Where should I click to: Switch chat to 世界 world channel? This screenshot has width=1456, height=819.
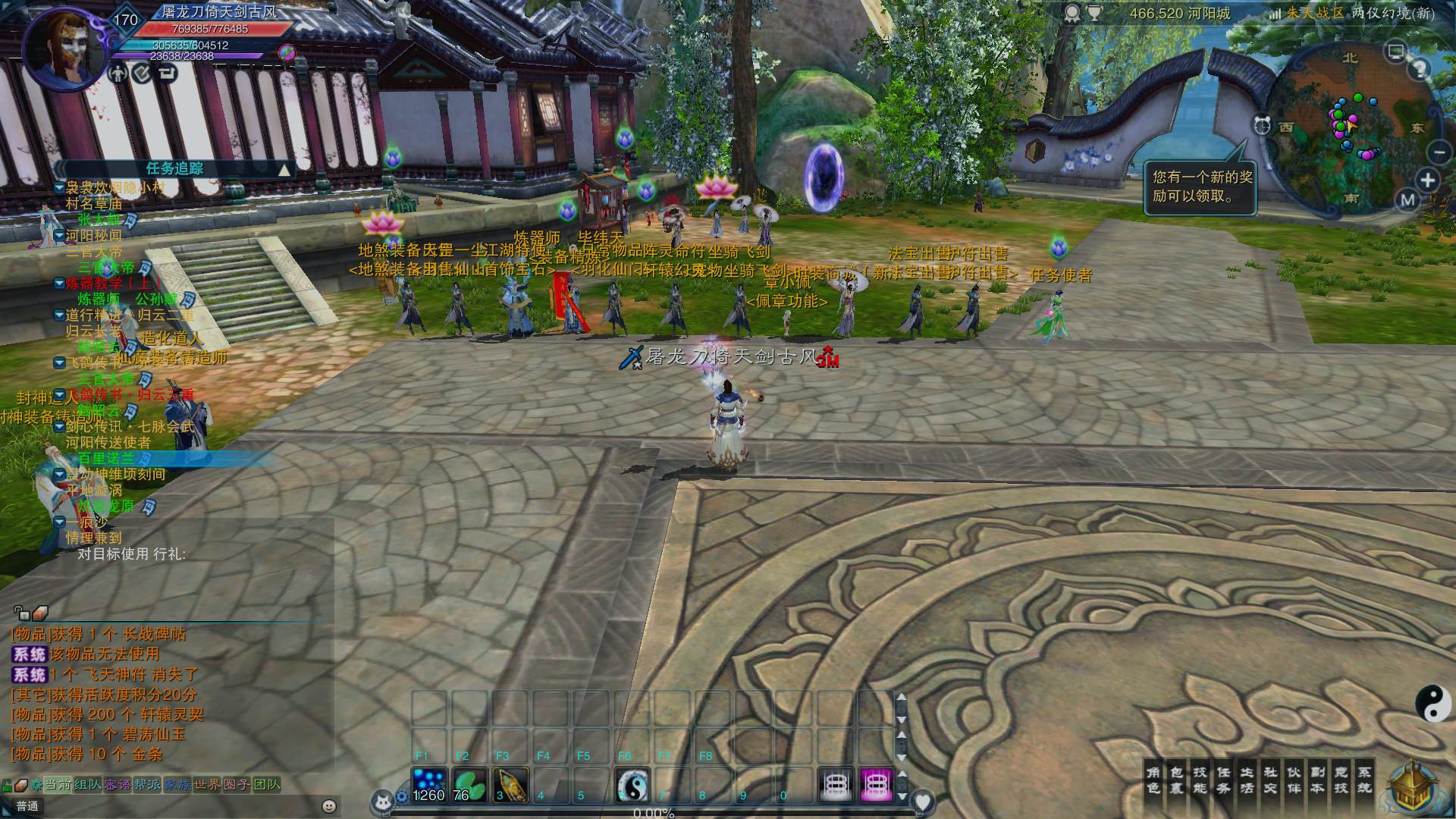207,784
